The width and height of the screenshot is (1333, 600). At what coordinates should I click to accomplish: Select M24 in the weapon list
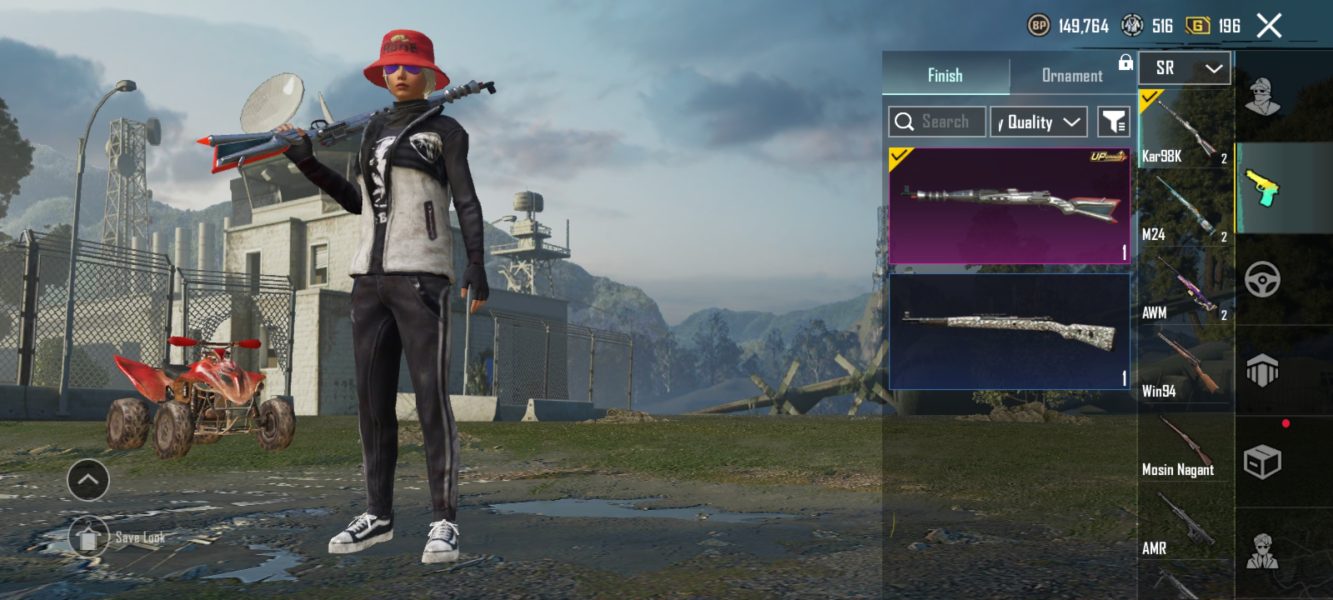pyautogui.click(x=1186, y=208)
